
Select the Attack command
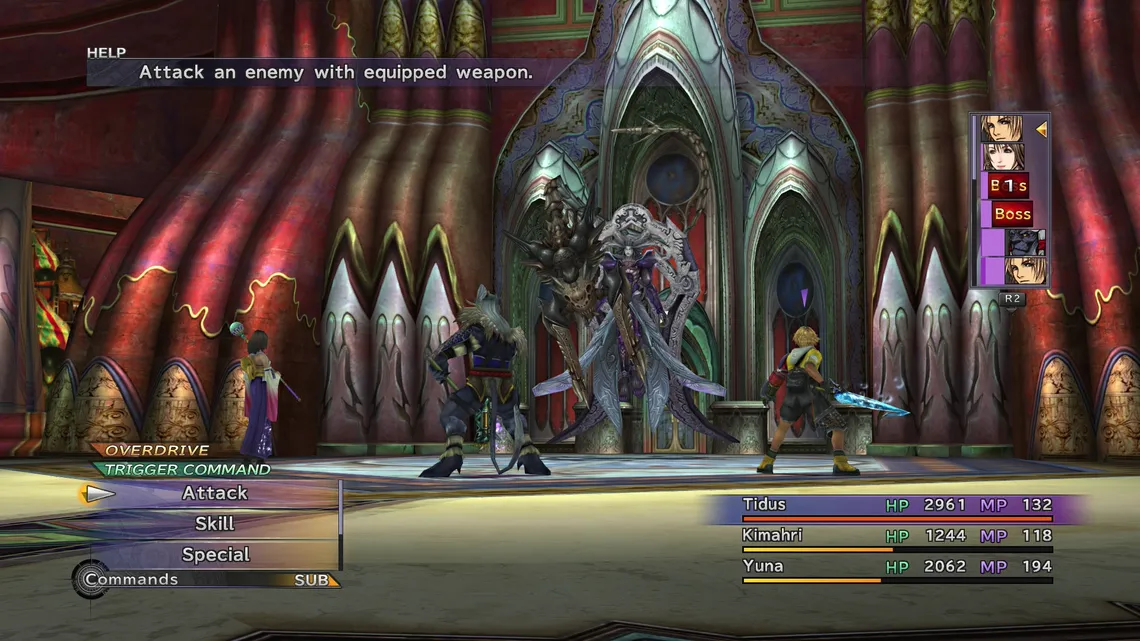(214, 493)
